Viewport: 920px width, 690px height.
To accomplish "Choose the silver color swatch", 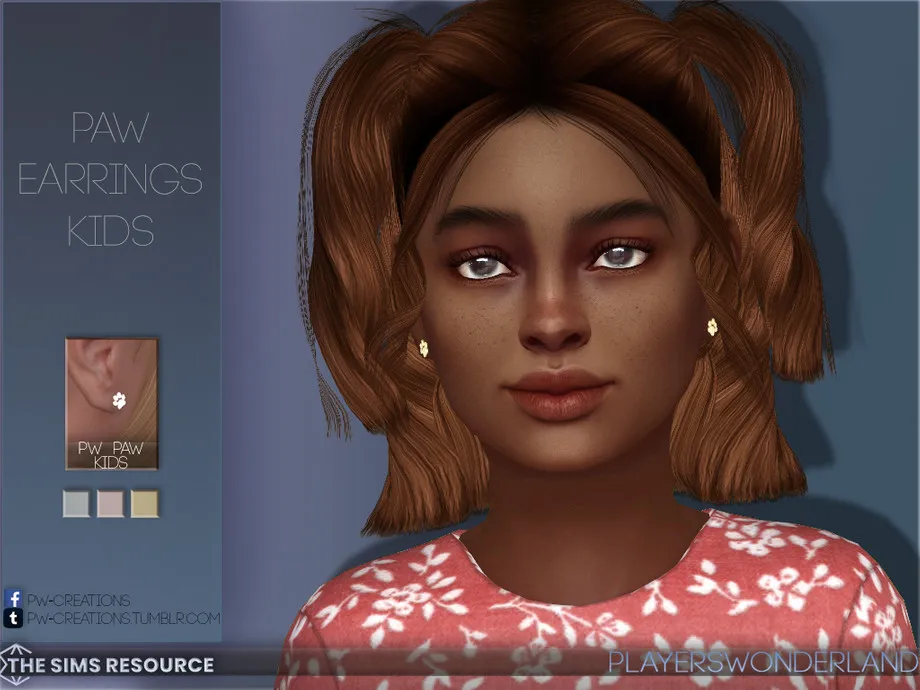I will coord(77,503).
